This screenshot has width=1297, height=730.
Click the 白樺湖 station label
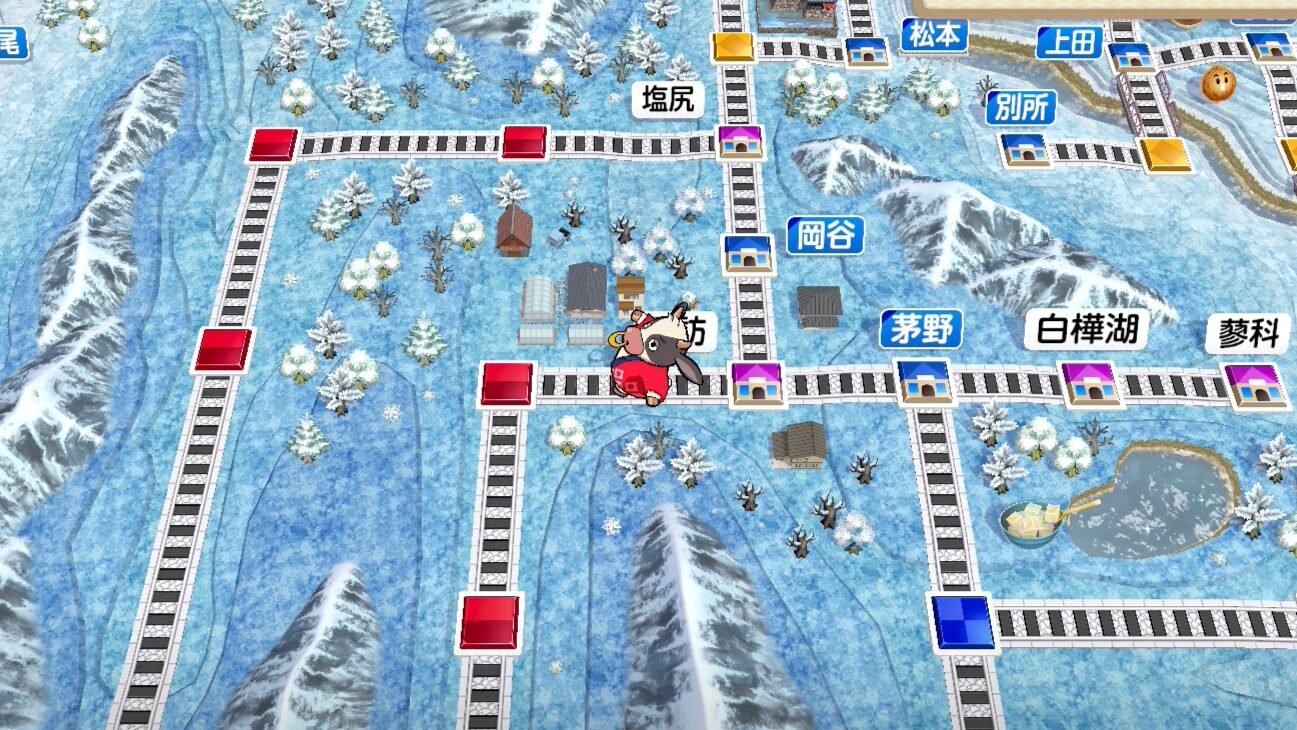click(x=1087, y=329)
